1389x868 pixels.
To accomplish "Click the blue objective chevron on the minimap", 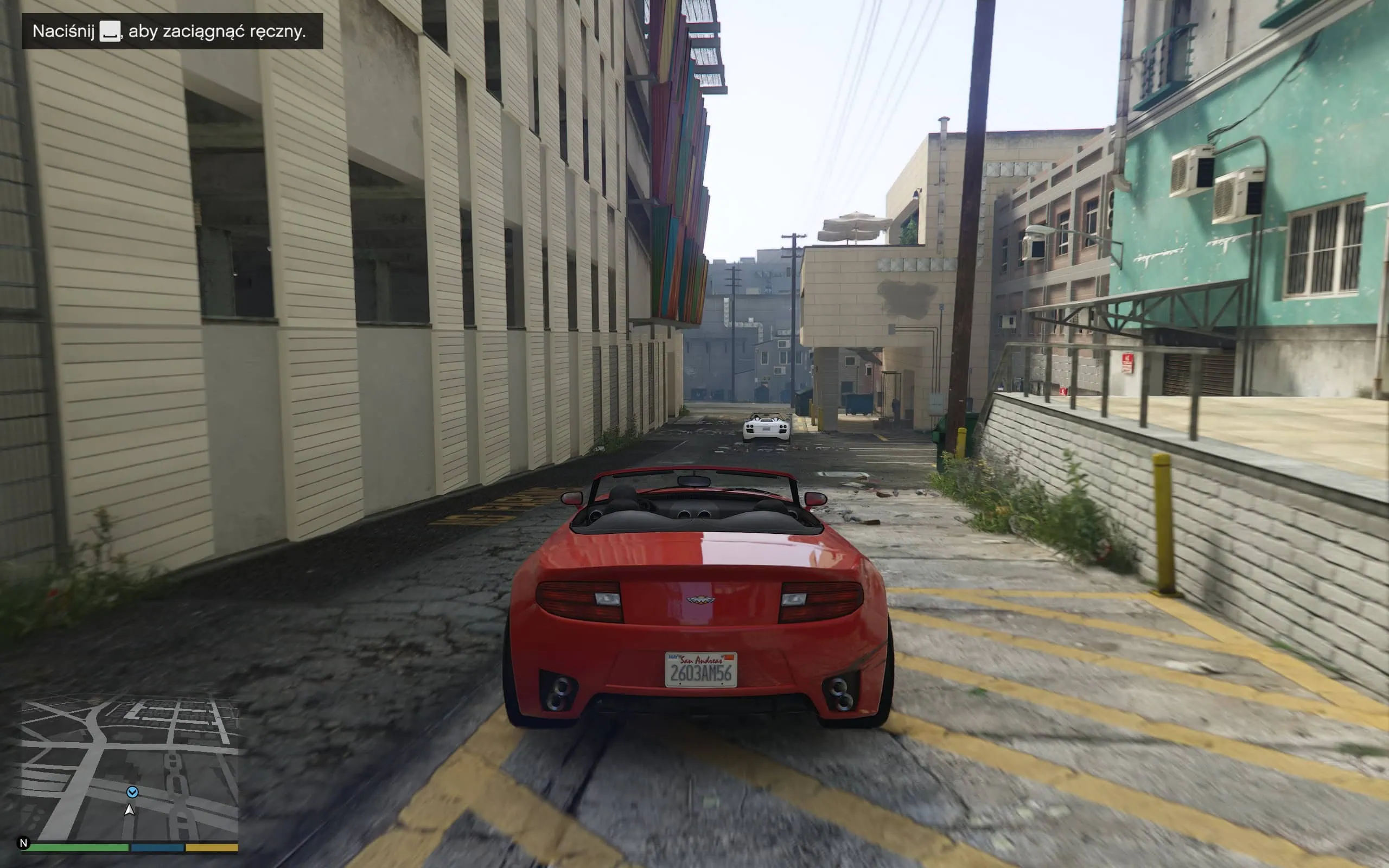I will point(132,792).
